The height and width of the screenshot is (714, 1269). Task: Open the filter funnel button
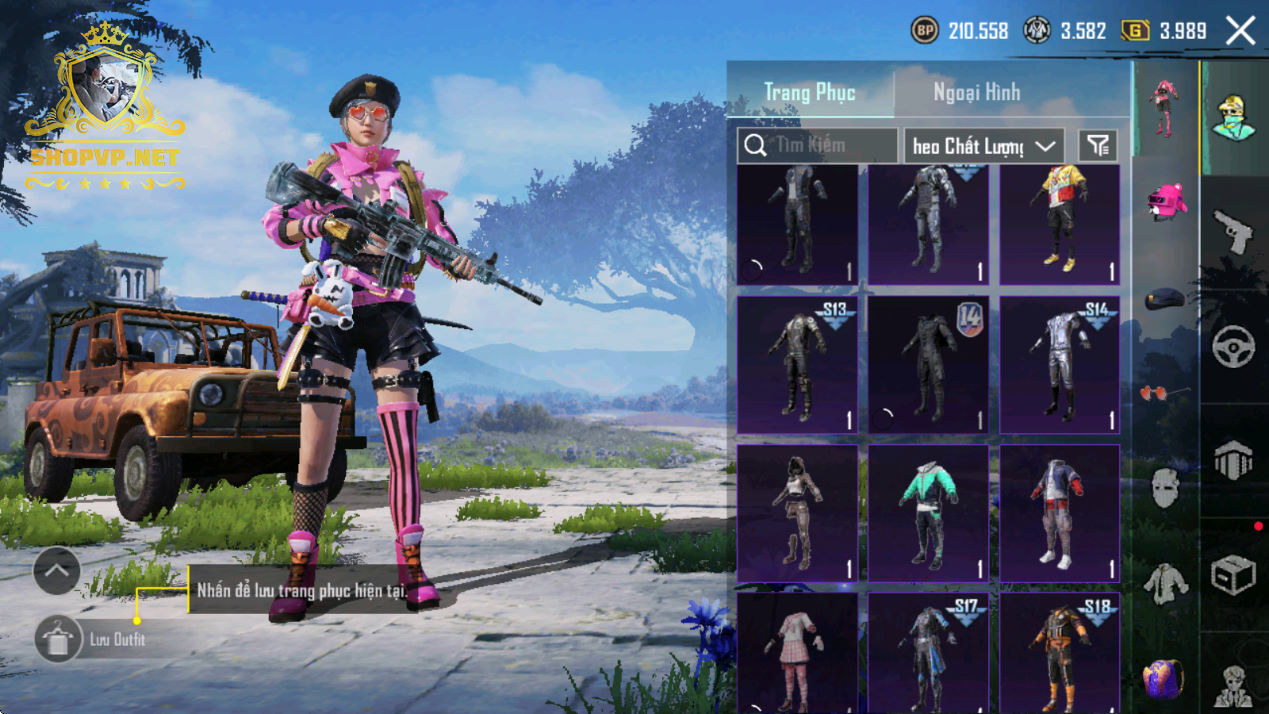point(1098,146)
